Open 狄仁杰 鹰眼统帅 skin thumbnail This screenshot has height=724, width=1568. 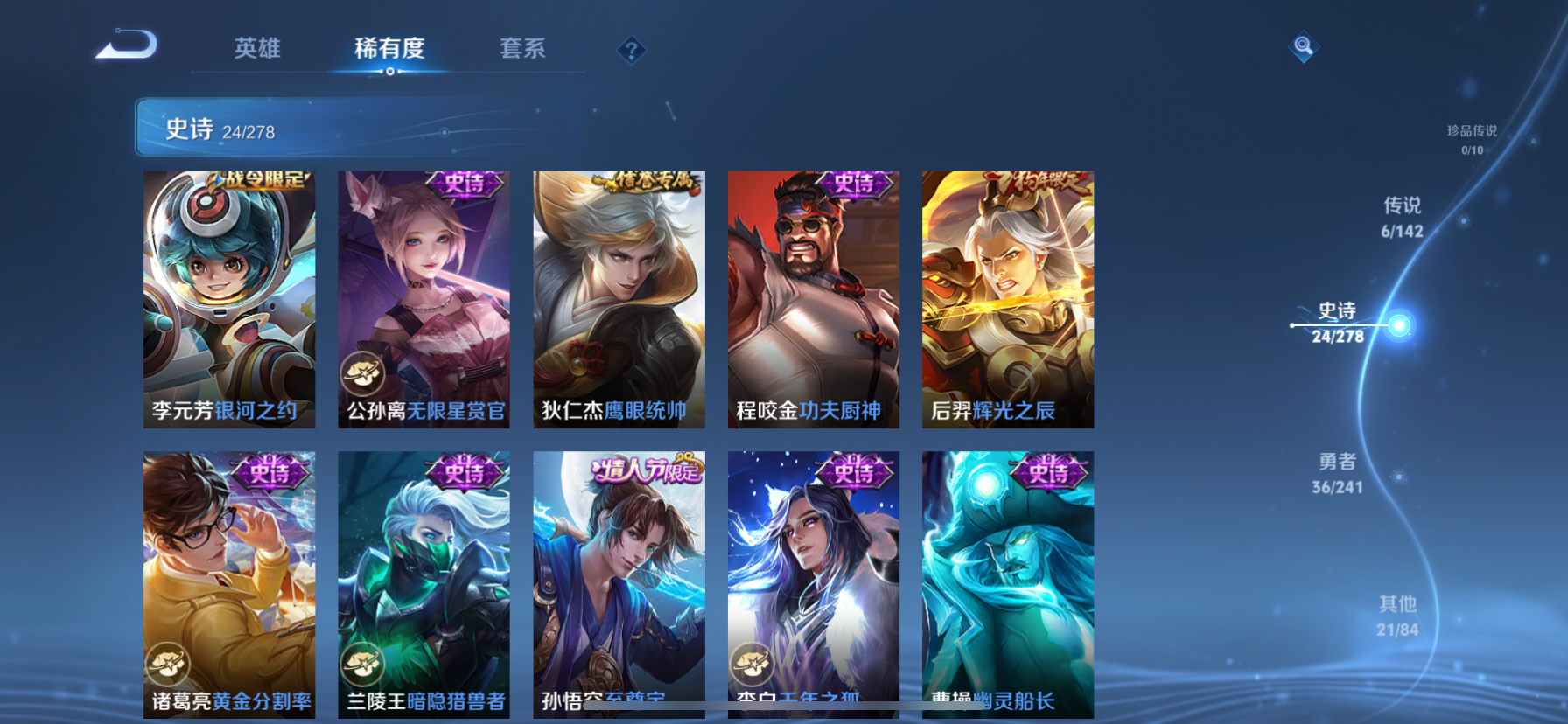coord(619,297)
